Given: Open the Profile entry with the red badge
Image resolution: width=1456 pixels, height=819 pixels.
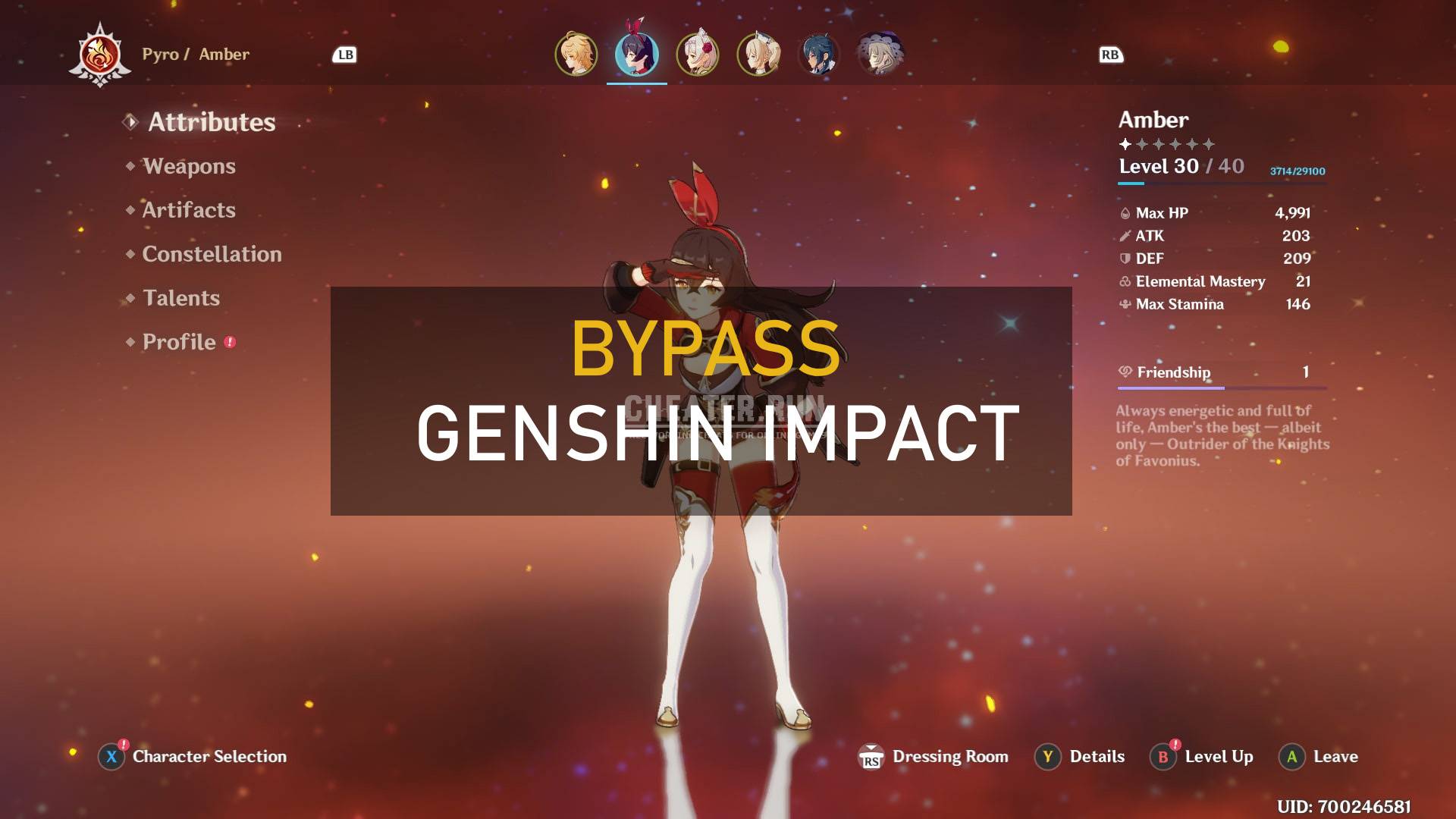Looking at the screenshot, I should coord(180,342).
